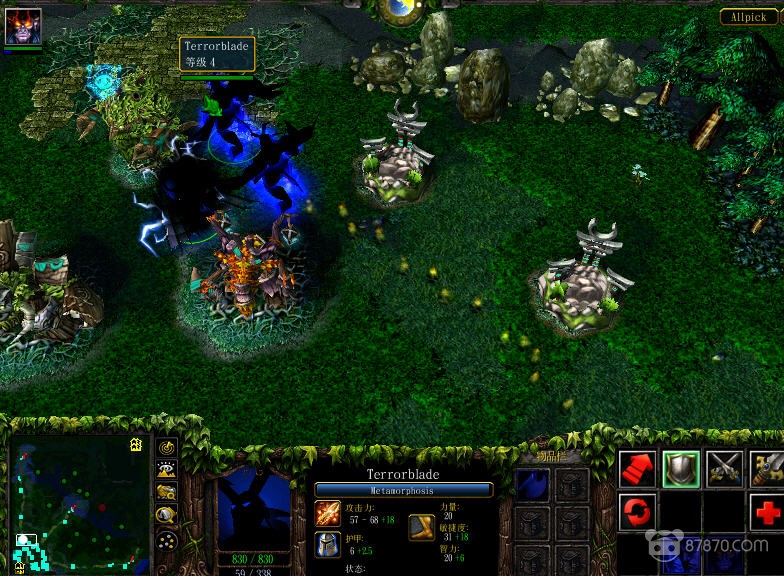Open the red cross hero skills menu
Viewport: 784px width, 576px height.
(x=767, y=513)
